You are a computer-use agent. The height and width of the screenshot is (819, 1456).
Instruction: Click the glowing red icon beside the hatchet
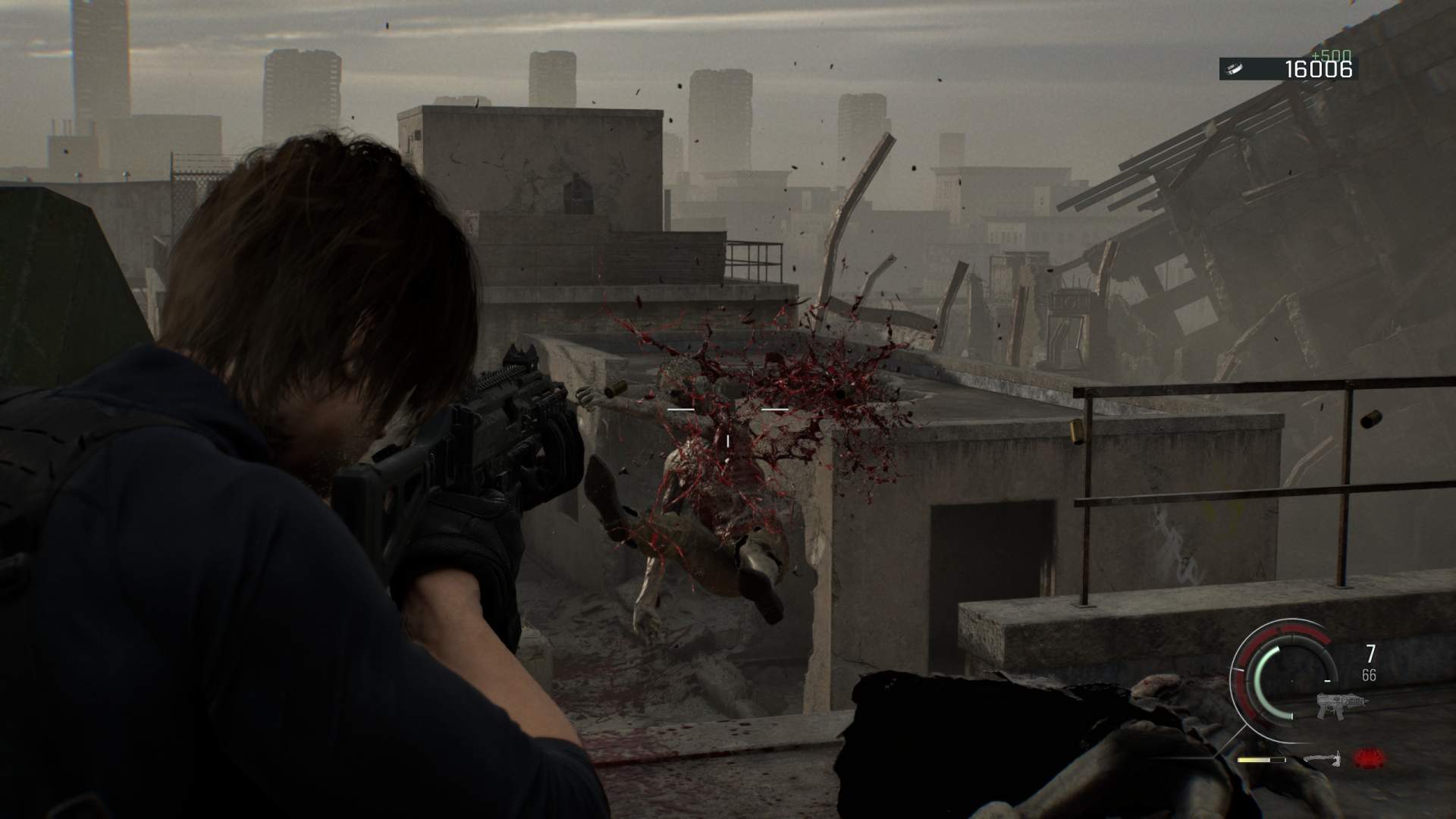[x=1369, y=758]
